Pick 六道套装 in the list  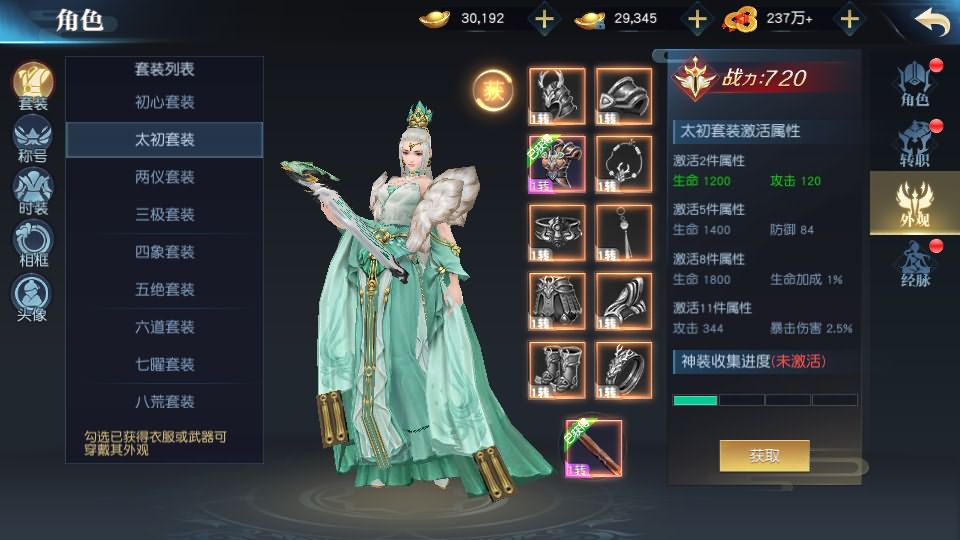[x=164, y=327]
